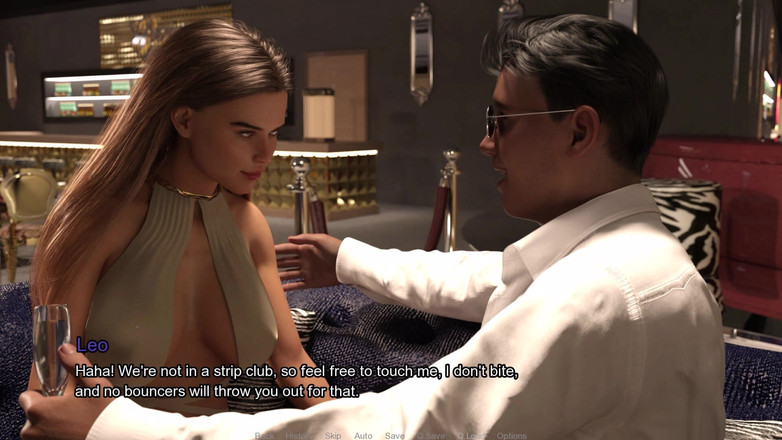Image resolution: width=782 pixels, height=440 pixels.
Task: Turn on Auto advance mode
Action: tap(363, 436)
